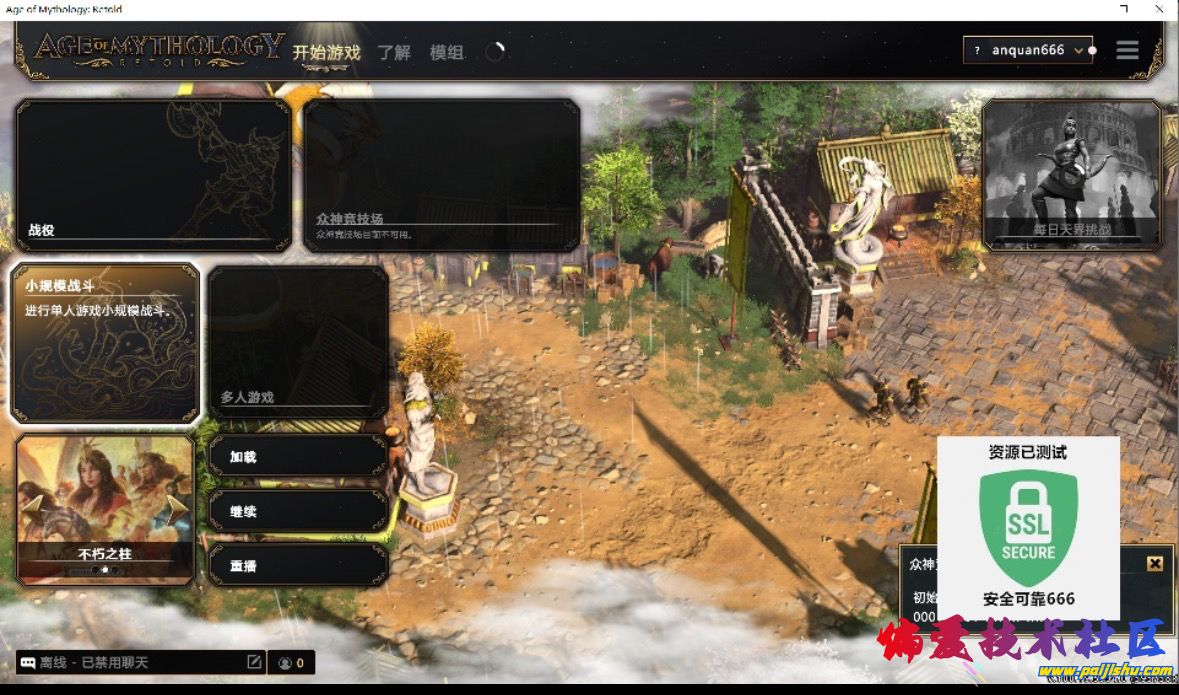This screenshot has height=695, width=1179.
Task: Open the friends list counter
Action: (292, 662)
